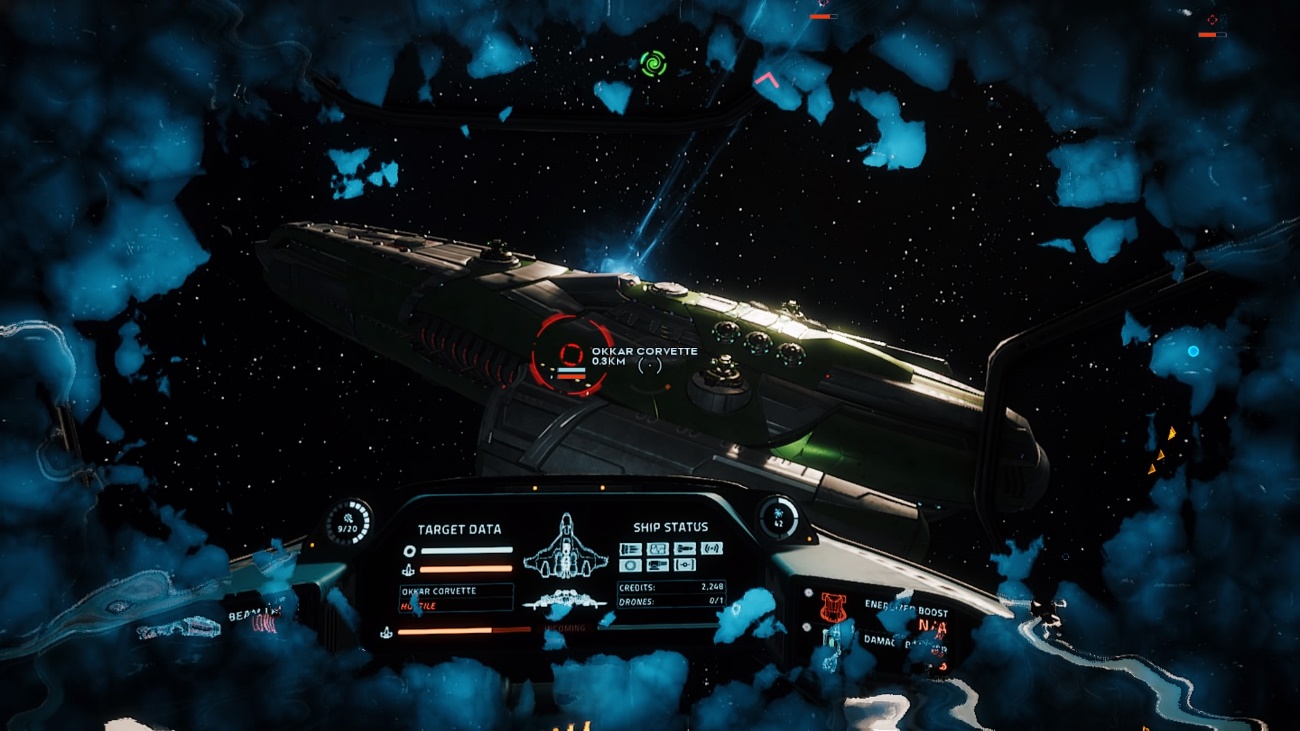This screenshot has width=1300, height=731.
Task: Select the red Okkar Corvette target reticle
Action: pos(571,354)
